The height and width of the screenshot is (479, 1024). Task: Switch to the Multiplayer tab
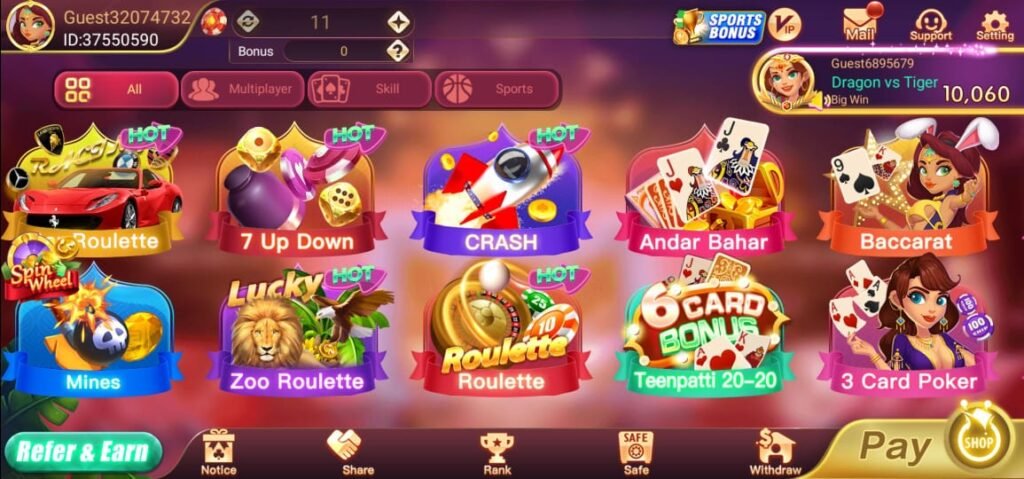[x=243, y=89]
